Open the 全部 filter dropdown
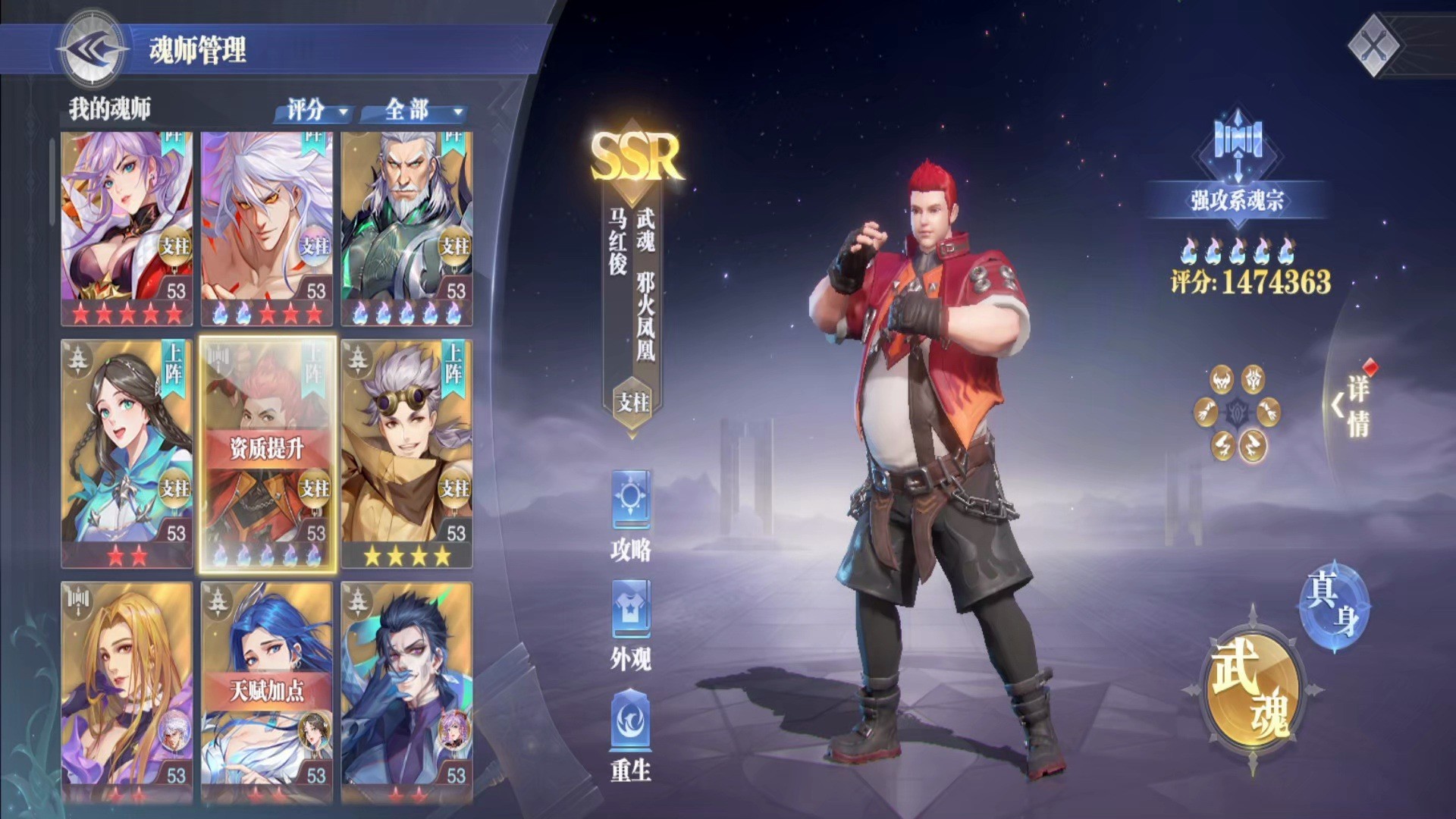The height and width of the screenshot is (819, 1456). click(x=418, y=111)
